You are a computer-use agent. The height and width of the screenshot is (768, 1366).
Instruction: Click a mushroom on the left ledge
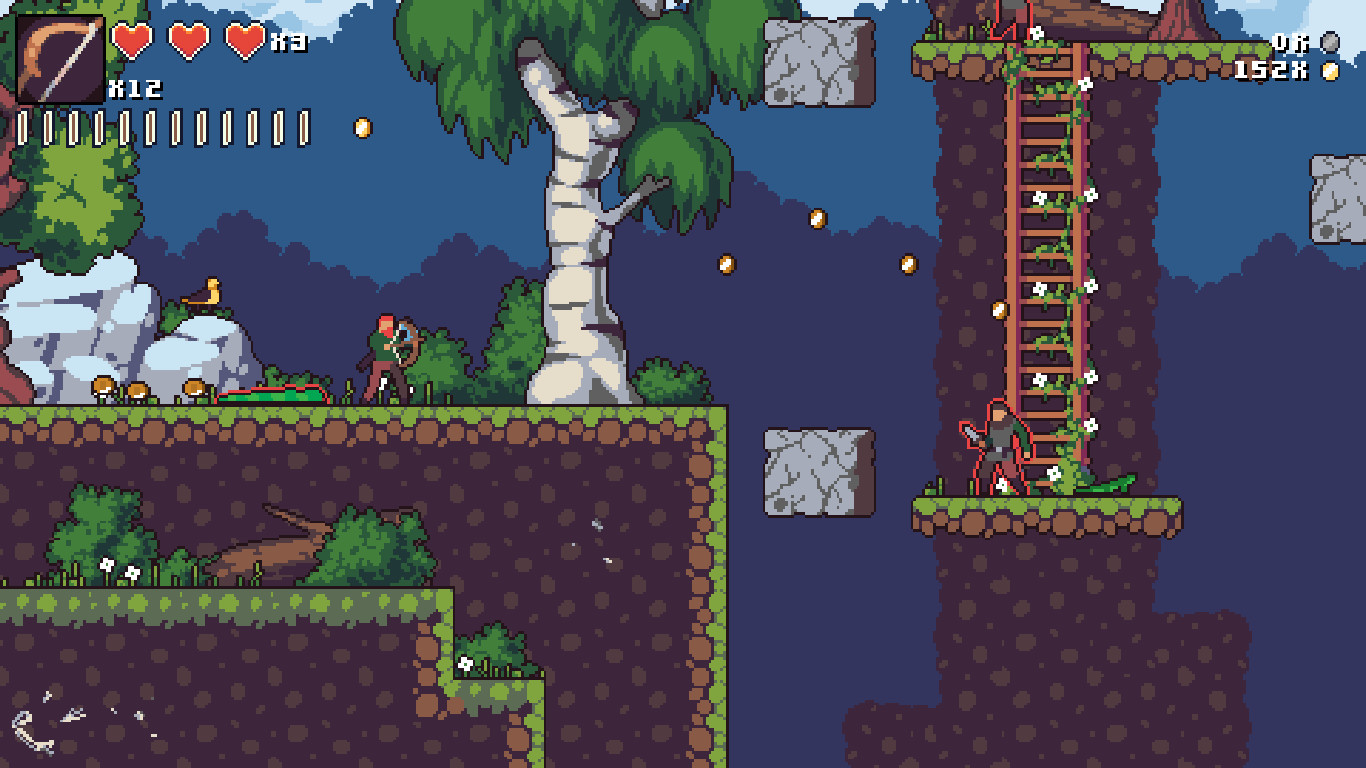(103, 388)
